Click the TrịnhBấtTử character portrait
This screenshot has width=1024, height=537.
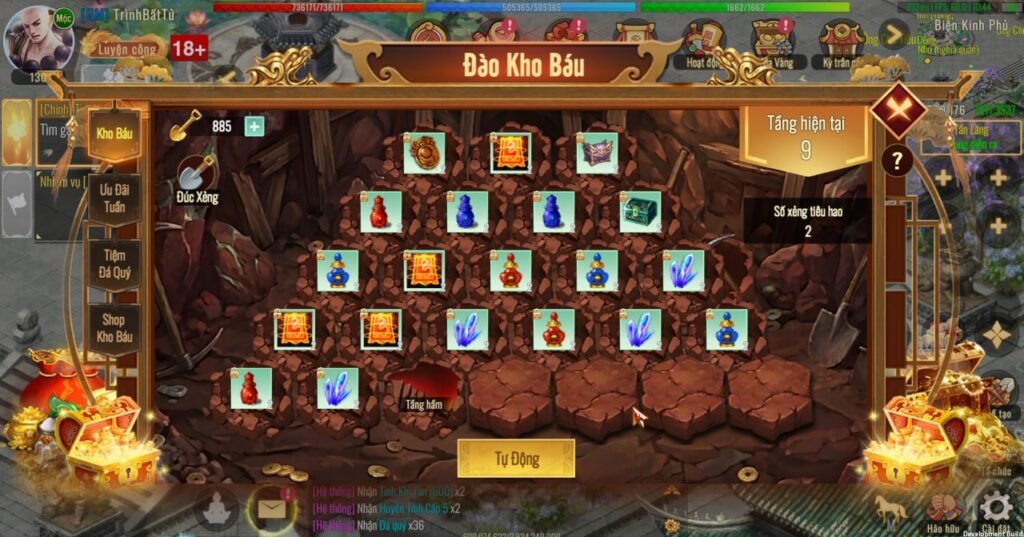pyautogui.click(x=38, y=40)
